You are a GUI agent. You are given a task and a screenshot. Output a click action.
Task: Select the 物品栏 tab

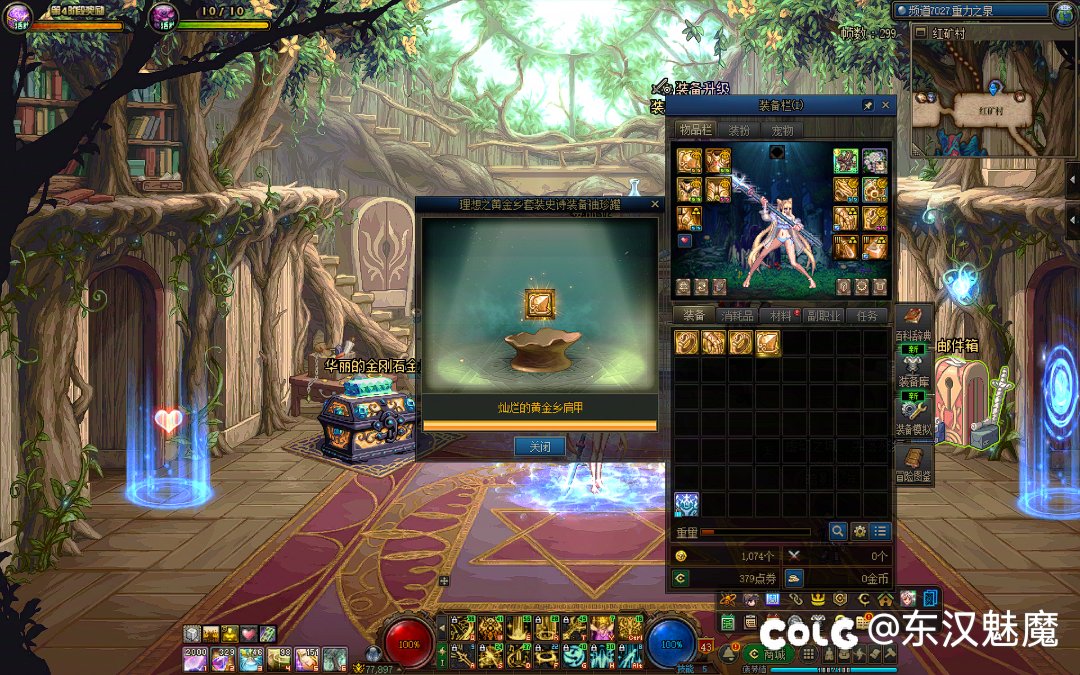click(695, 130)
